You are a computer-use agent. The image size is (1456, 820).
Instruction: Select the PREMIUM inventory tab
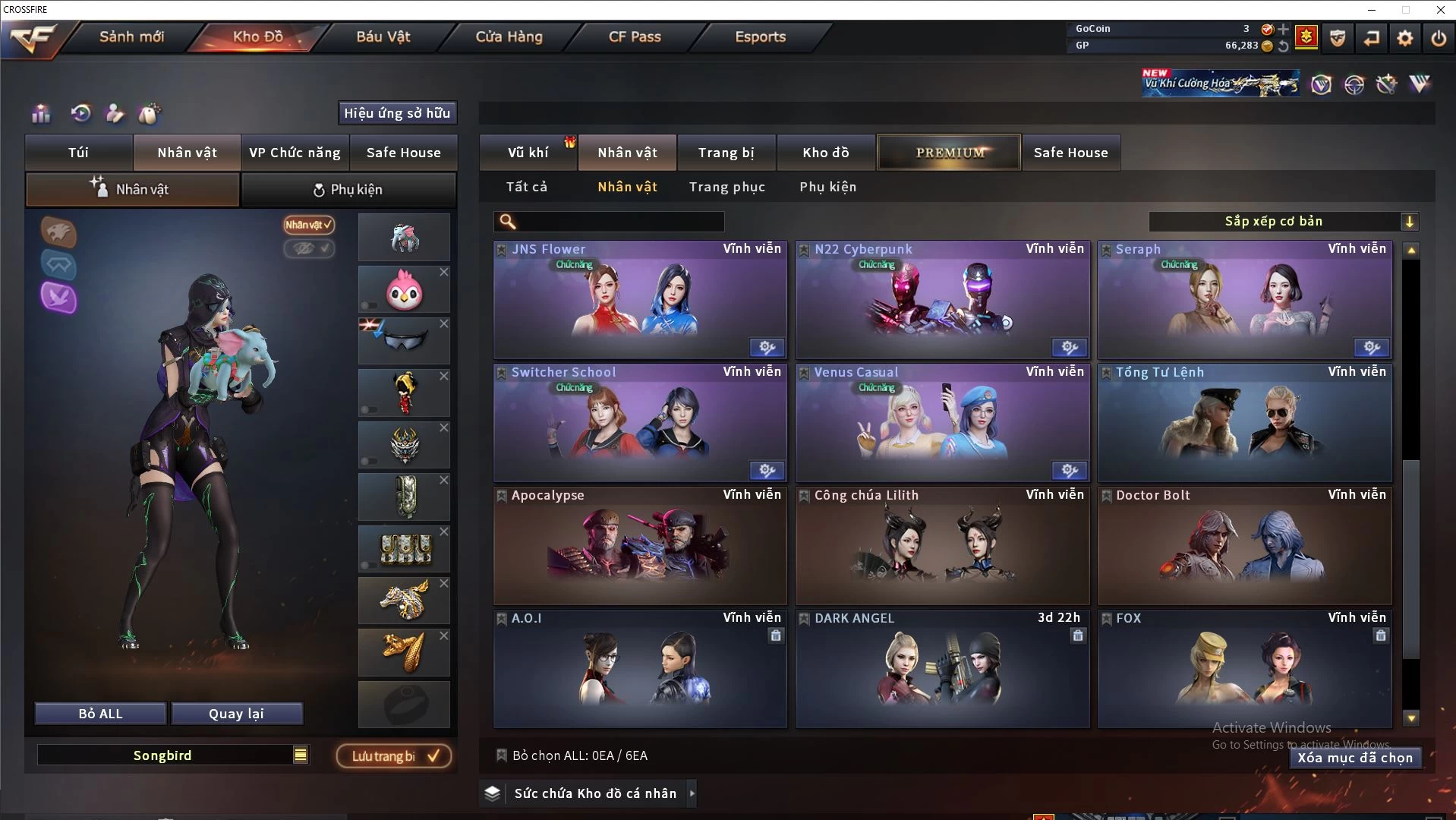pos(949,153)
